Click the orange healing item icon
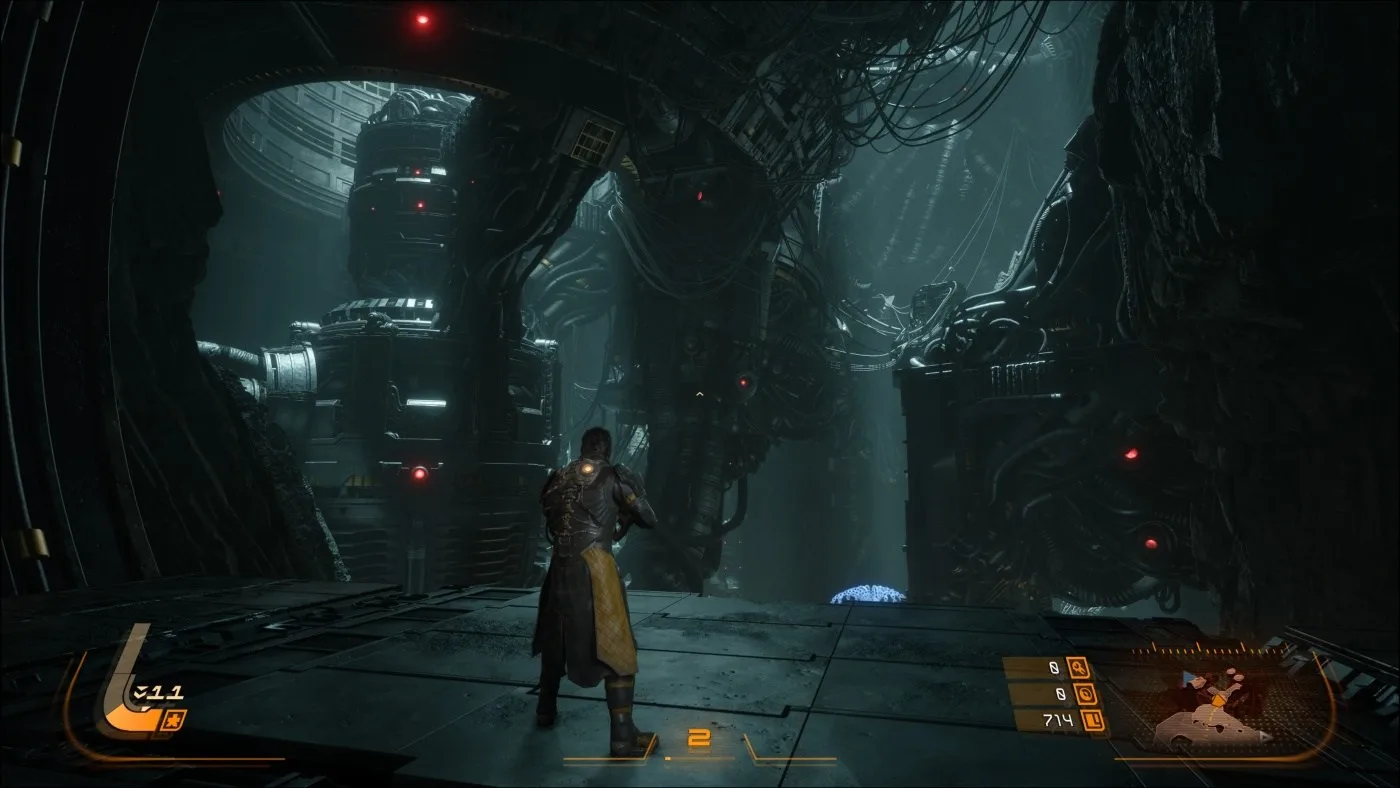1400x788 pixels. pyautogui.click(x=172, y=720)
